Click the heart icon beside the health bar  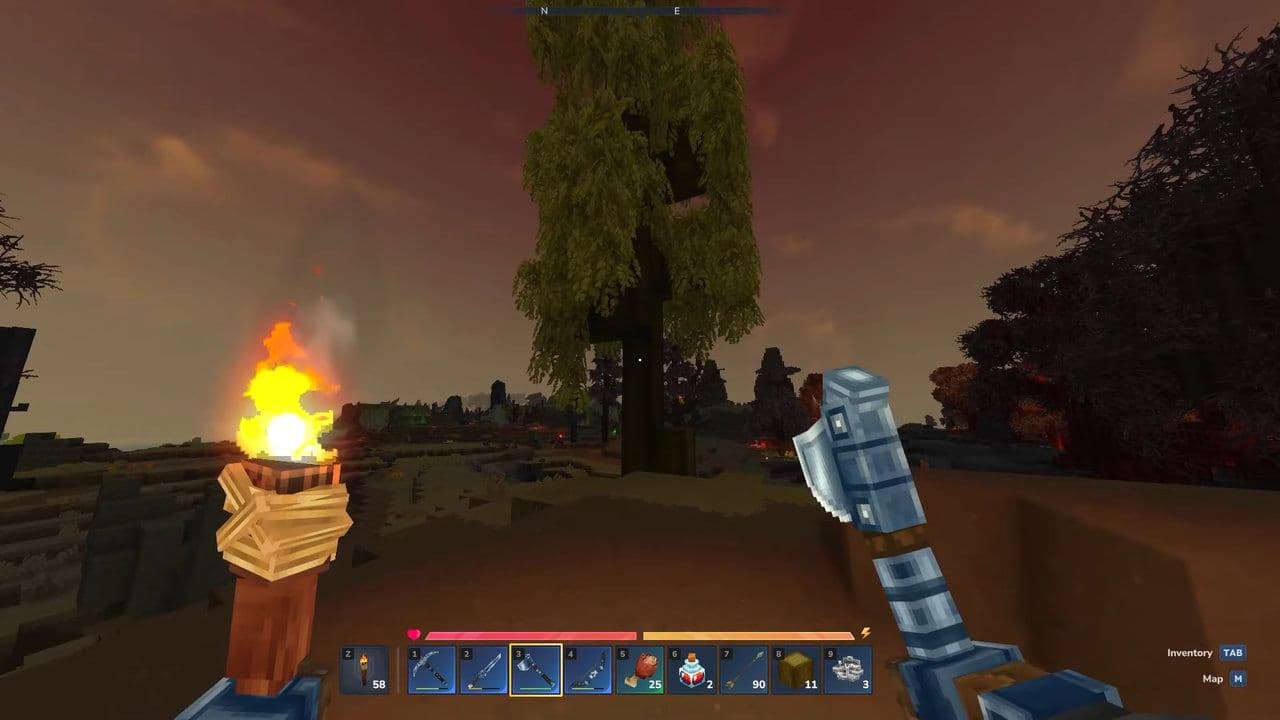[x=412, y=632]
